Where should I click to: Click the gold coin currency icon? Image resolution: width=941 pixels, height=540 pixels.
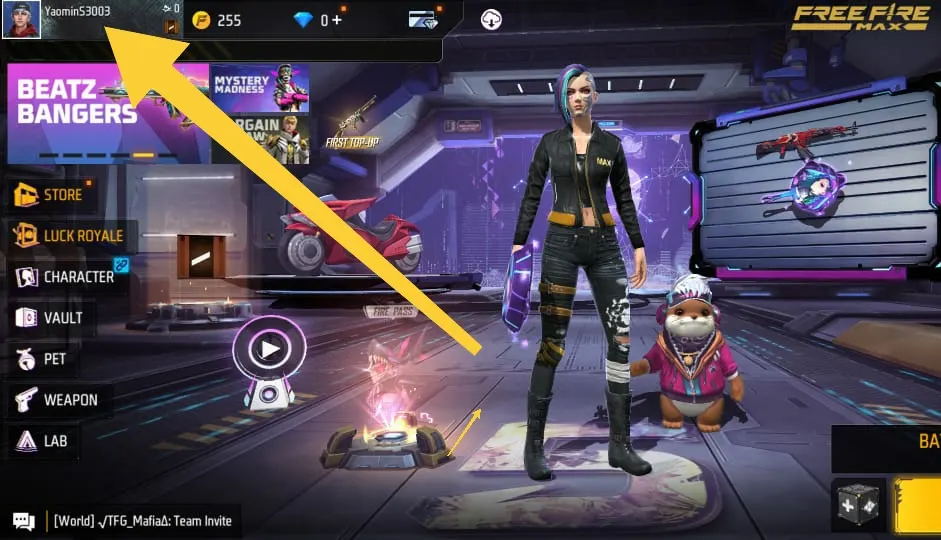click(x=202, y=20)
